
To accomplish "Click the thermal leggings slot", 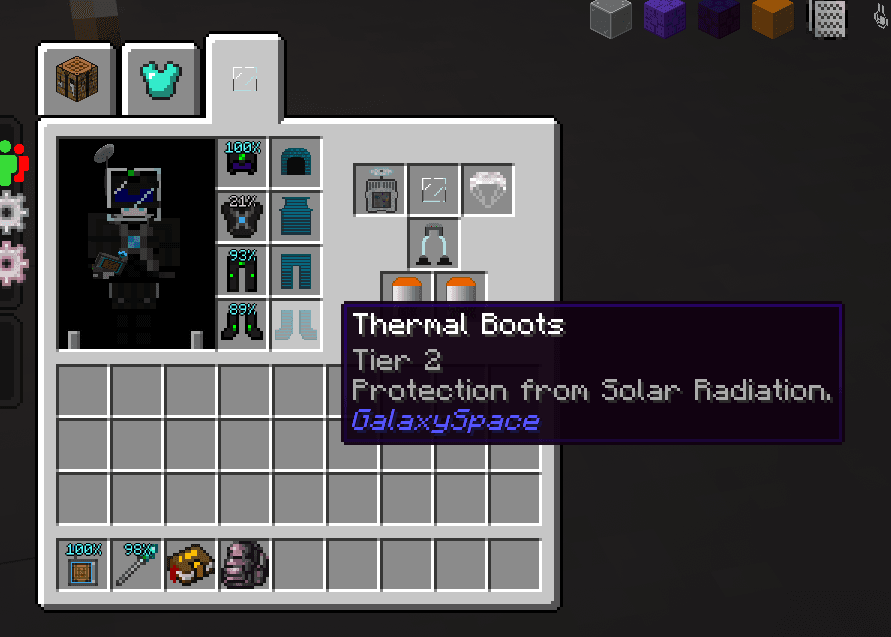I will (296, 271).
